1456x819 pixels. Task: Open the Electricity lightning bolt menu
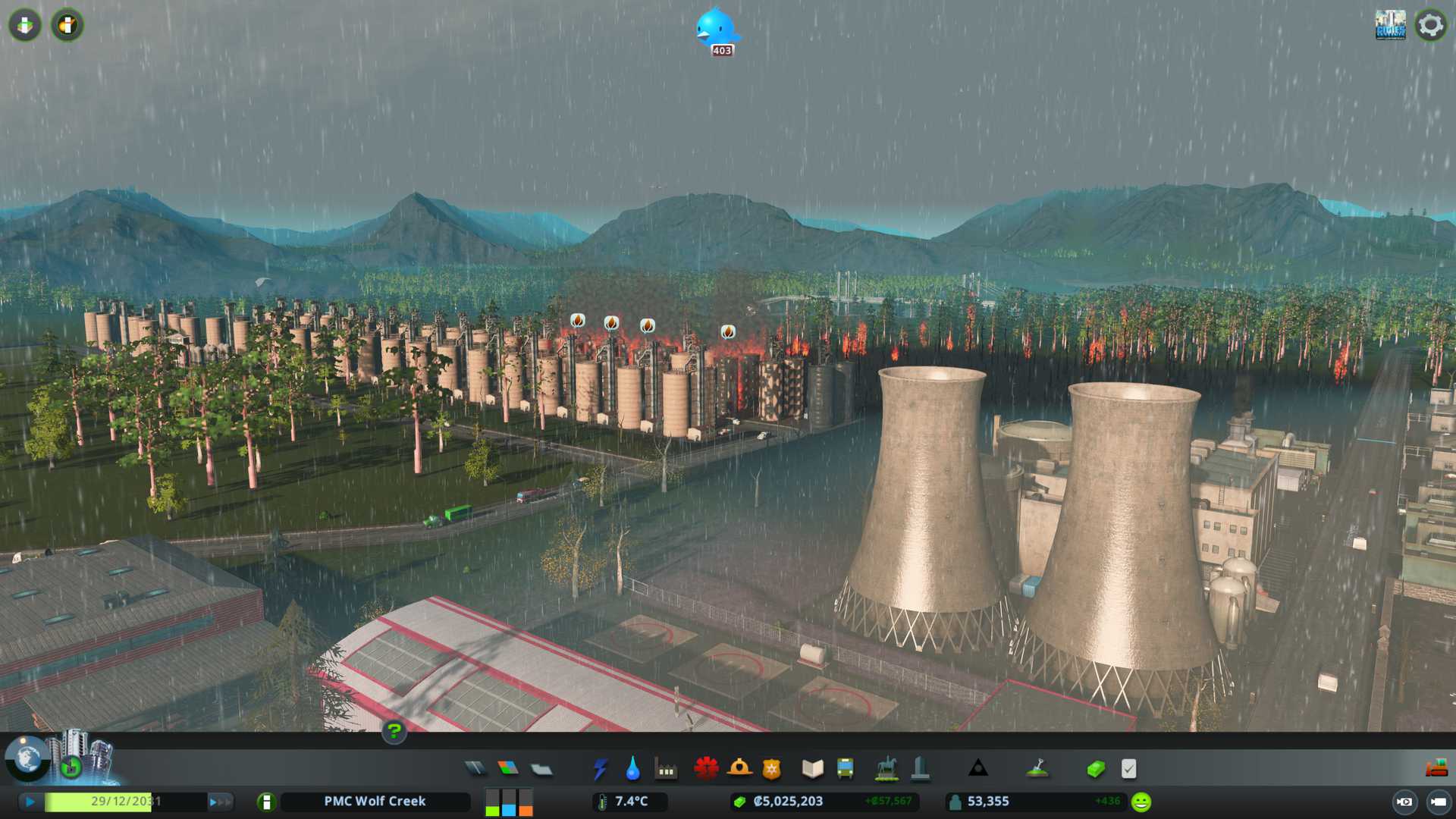coord(600,769)
